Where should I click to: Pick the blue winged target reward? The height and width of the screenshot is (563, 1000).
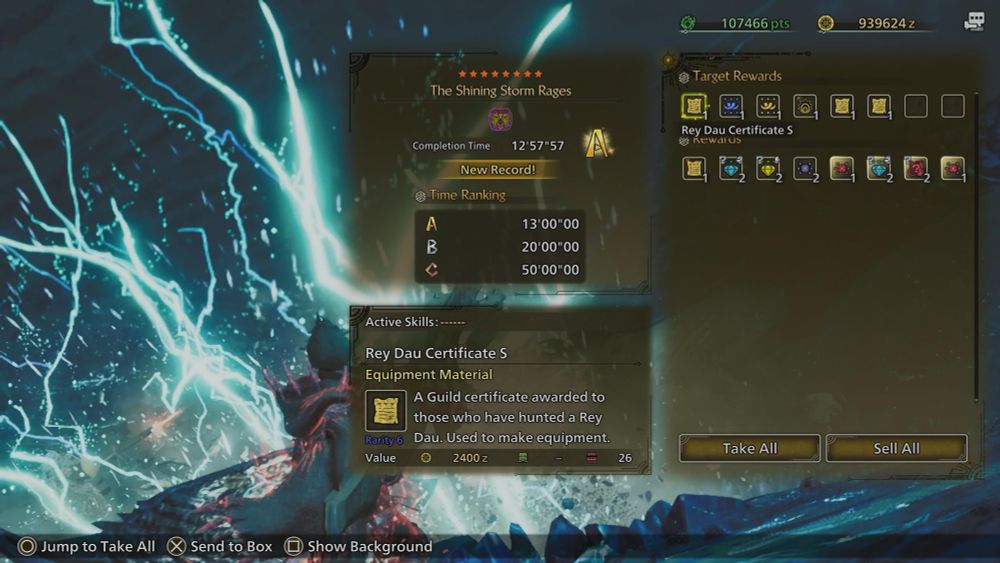(731, 106)
